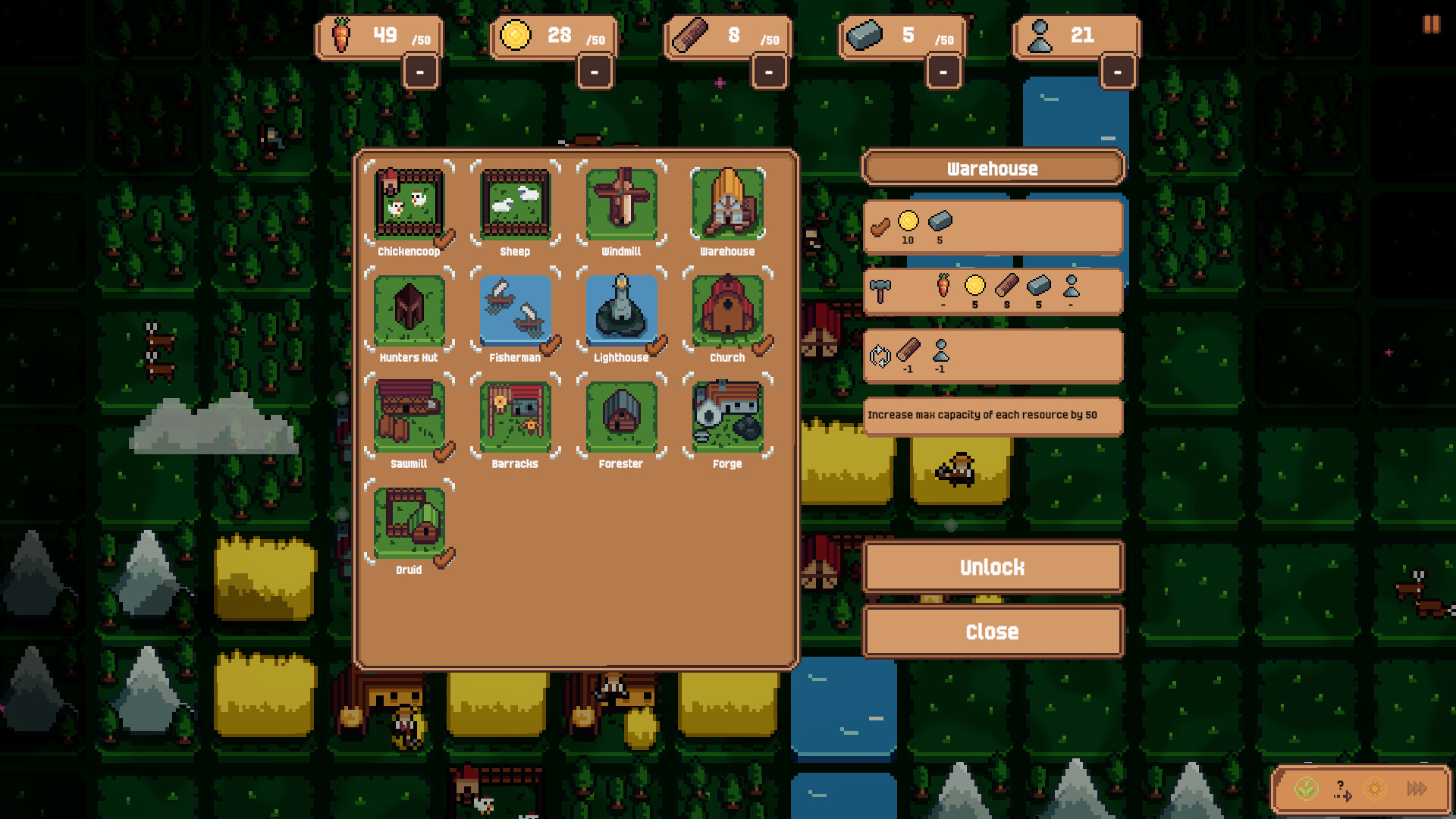The height and width of the screenshot is (819, 1456).
Task: Select the Fisherman building icon
Action: point(515,311)
